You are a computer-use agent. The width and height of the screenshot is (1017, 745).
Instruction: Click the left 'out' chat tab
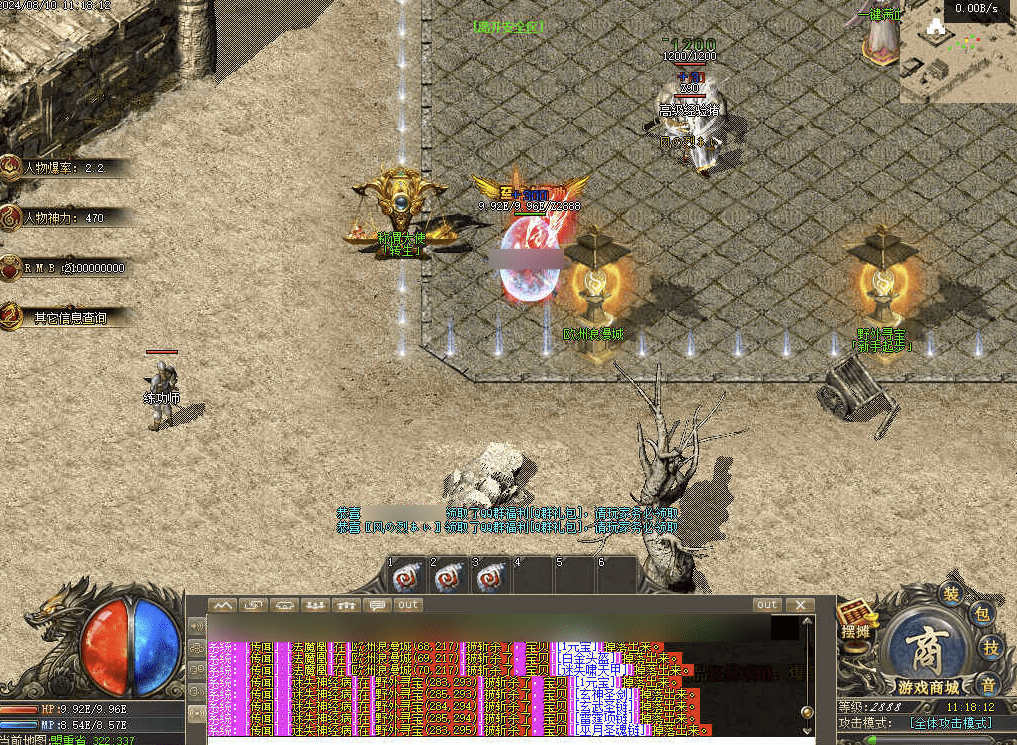(408, 605)
